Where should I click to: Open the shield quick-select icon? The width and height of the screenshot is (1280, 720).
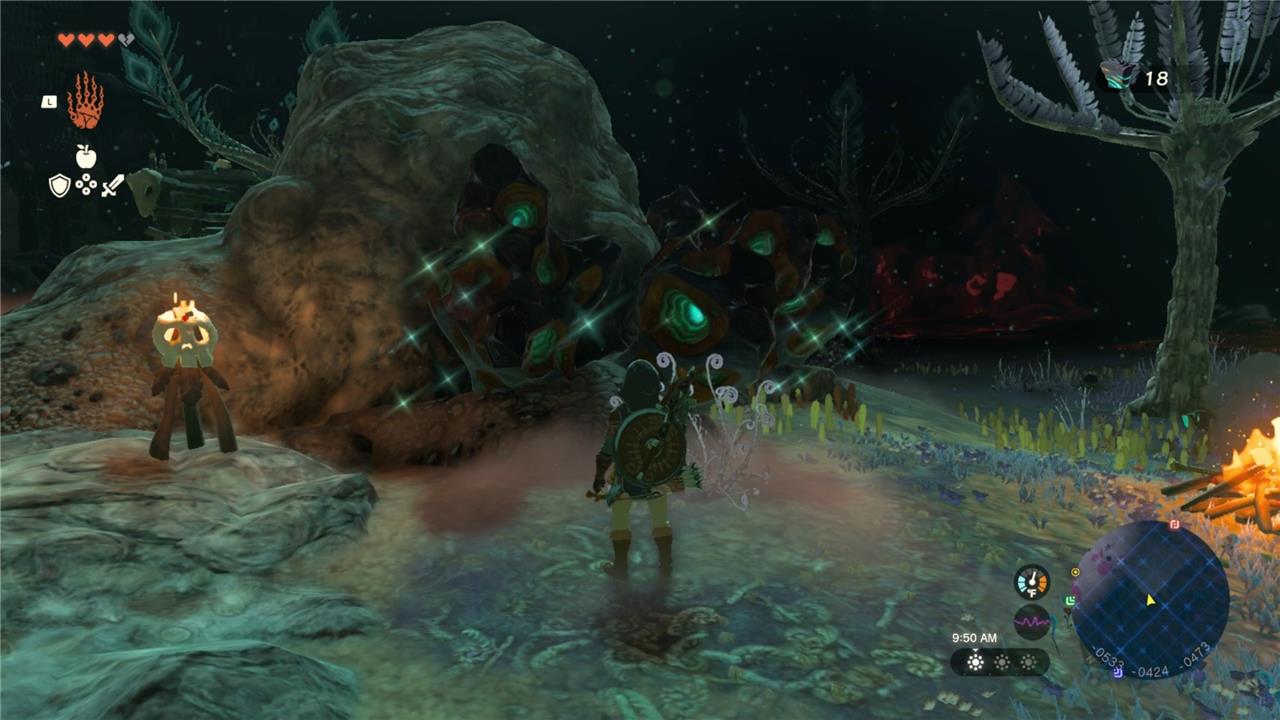point(60,185)
